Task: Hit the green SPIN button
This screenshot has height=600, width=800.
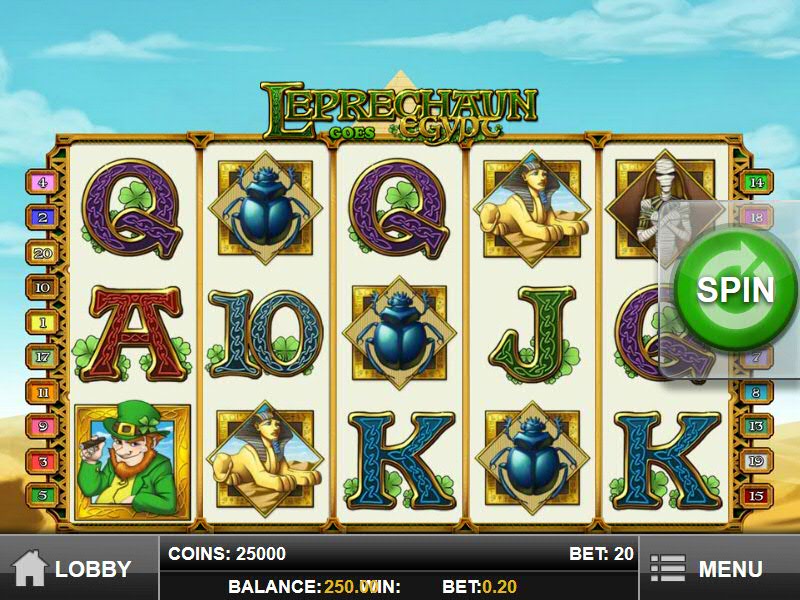Action: click(x=735, y=289)
